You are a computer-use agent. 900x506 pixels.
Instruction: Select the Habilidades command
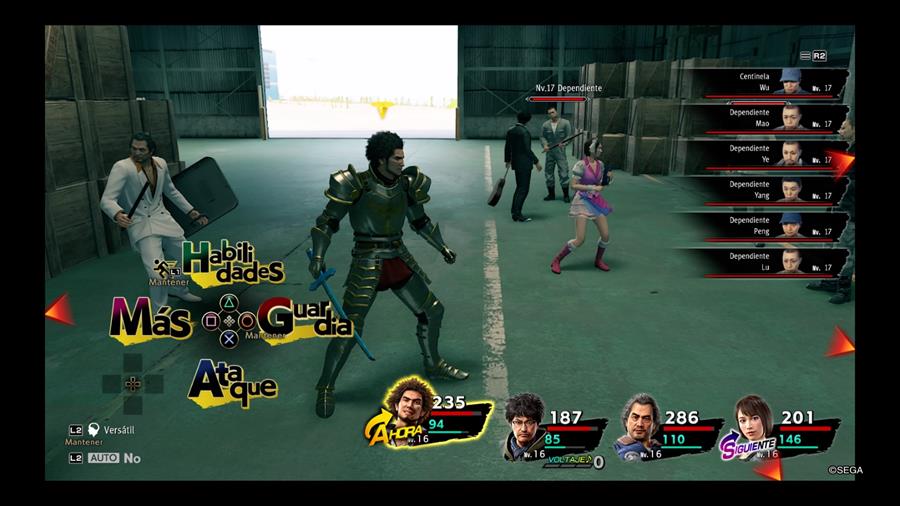coord(233,261)
